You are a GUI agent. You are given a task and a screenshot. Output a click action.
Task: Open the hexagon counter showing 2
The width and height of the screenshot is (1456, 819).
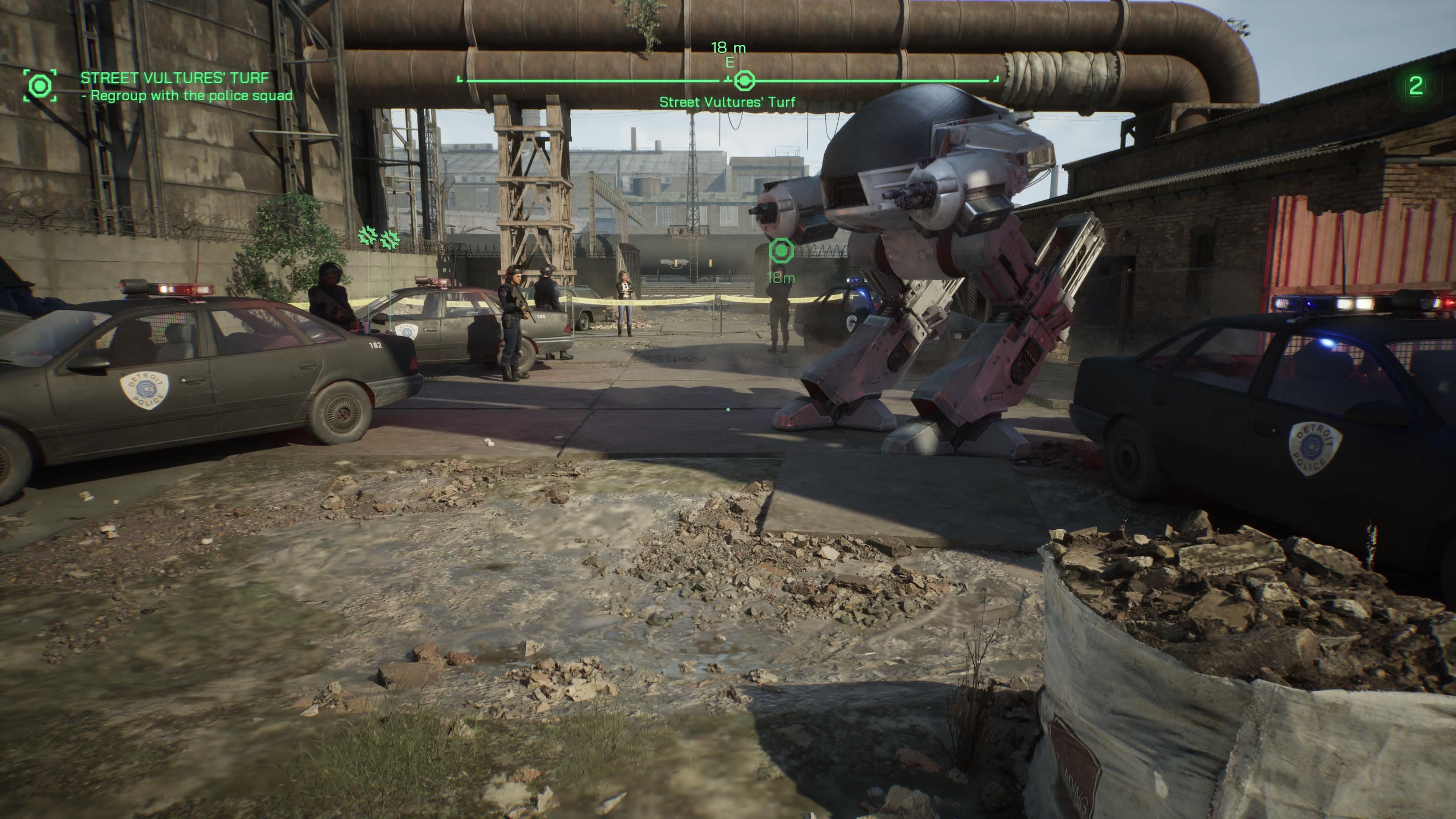coord(1415,86)
